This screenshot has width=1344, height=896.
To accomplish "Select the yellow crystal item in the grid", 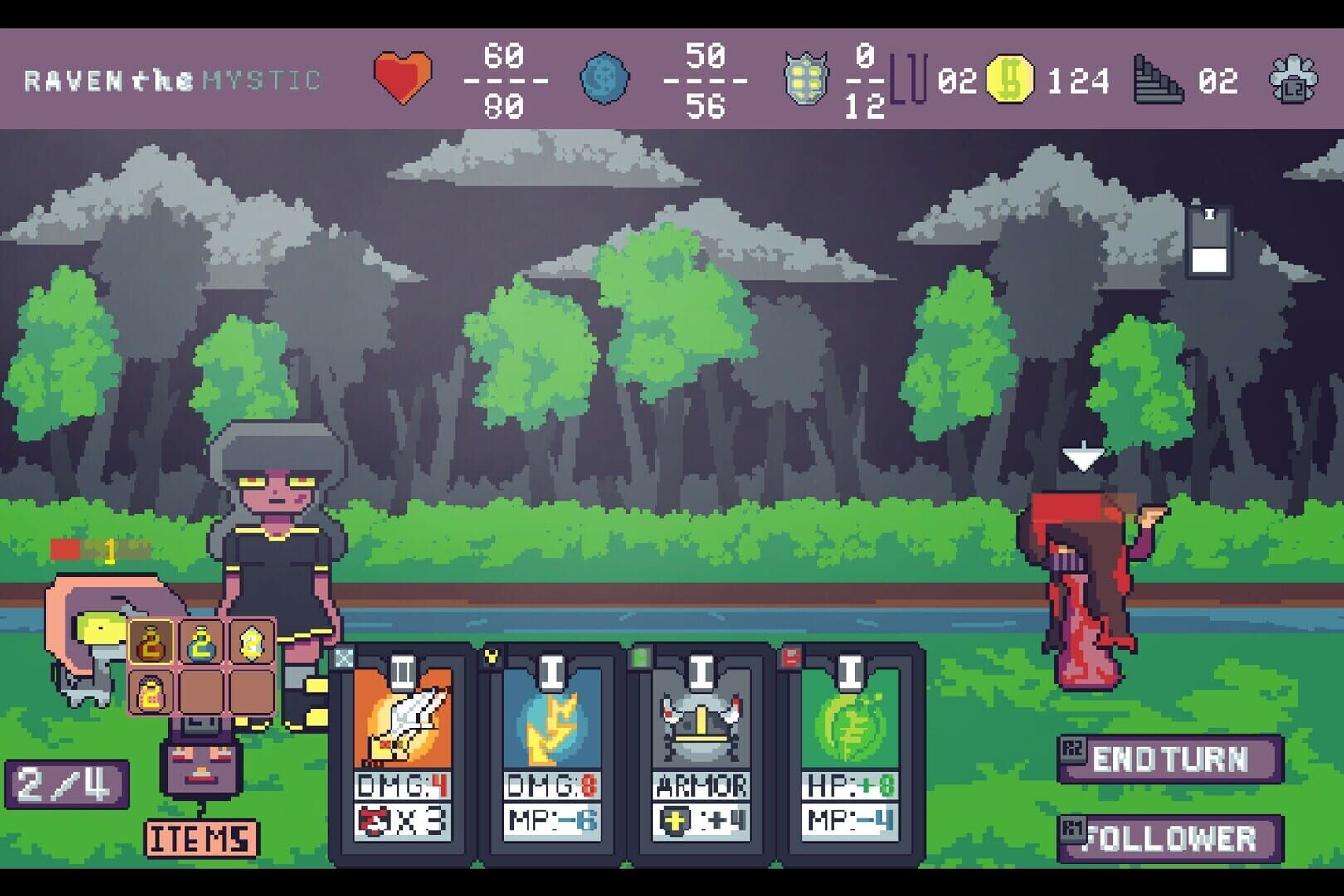I will click(252, 643).
